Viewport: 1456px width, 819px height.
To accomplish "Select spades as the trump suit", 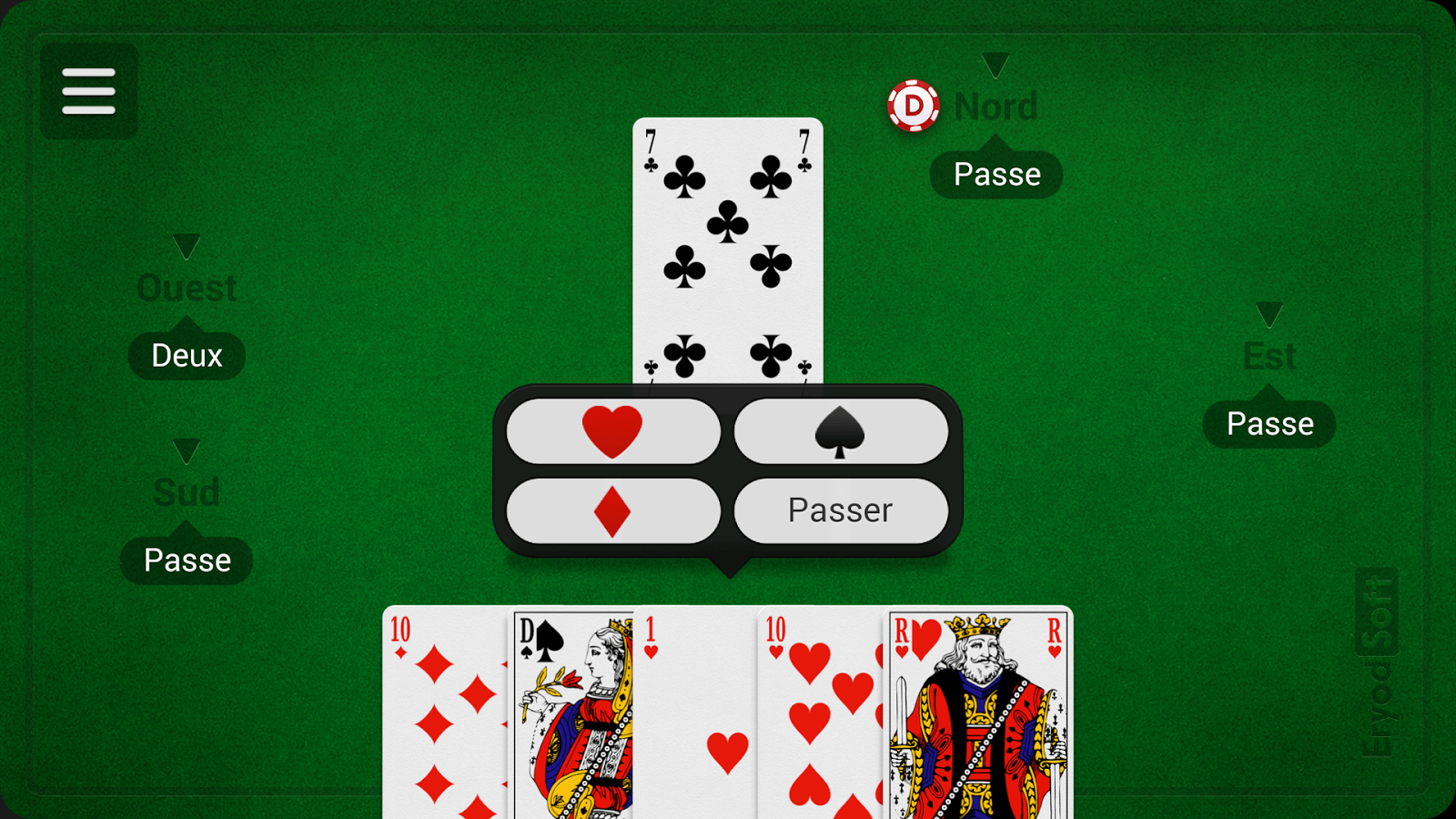I will coord(842,430).
